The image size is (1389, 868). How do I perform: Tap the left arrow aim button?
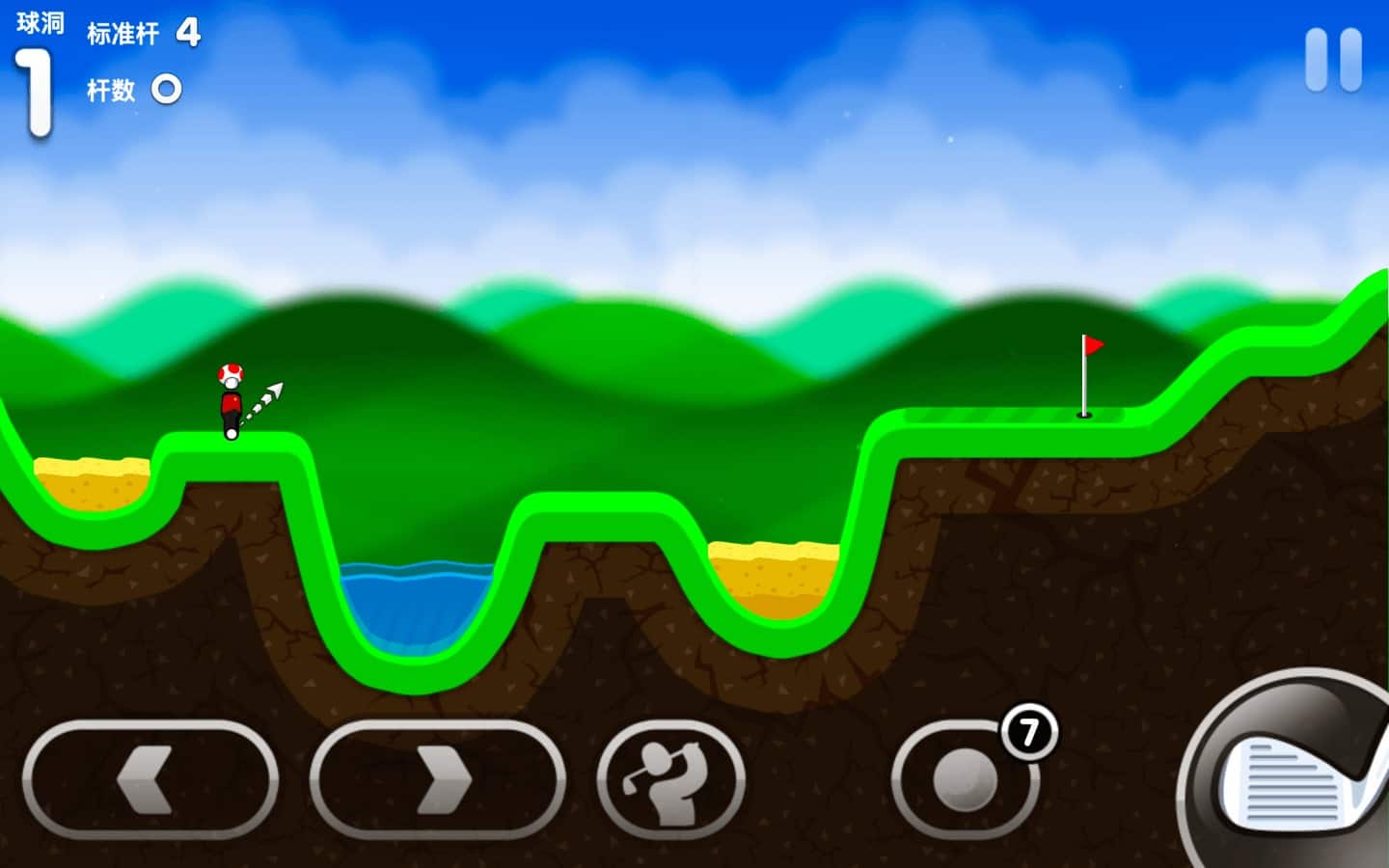click(150, 779)
